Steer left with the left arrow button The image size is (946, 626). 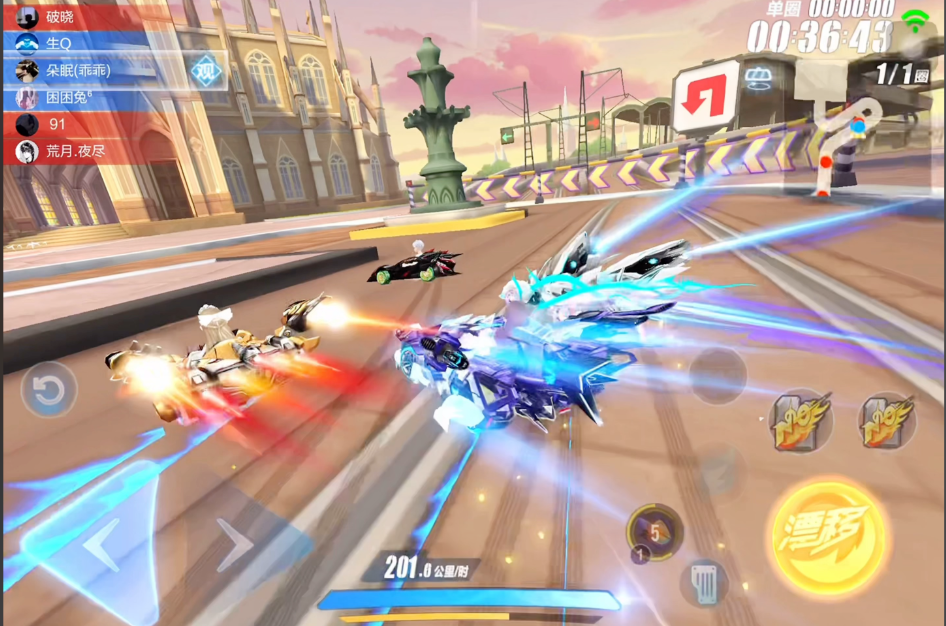99,547
